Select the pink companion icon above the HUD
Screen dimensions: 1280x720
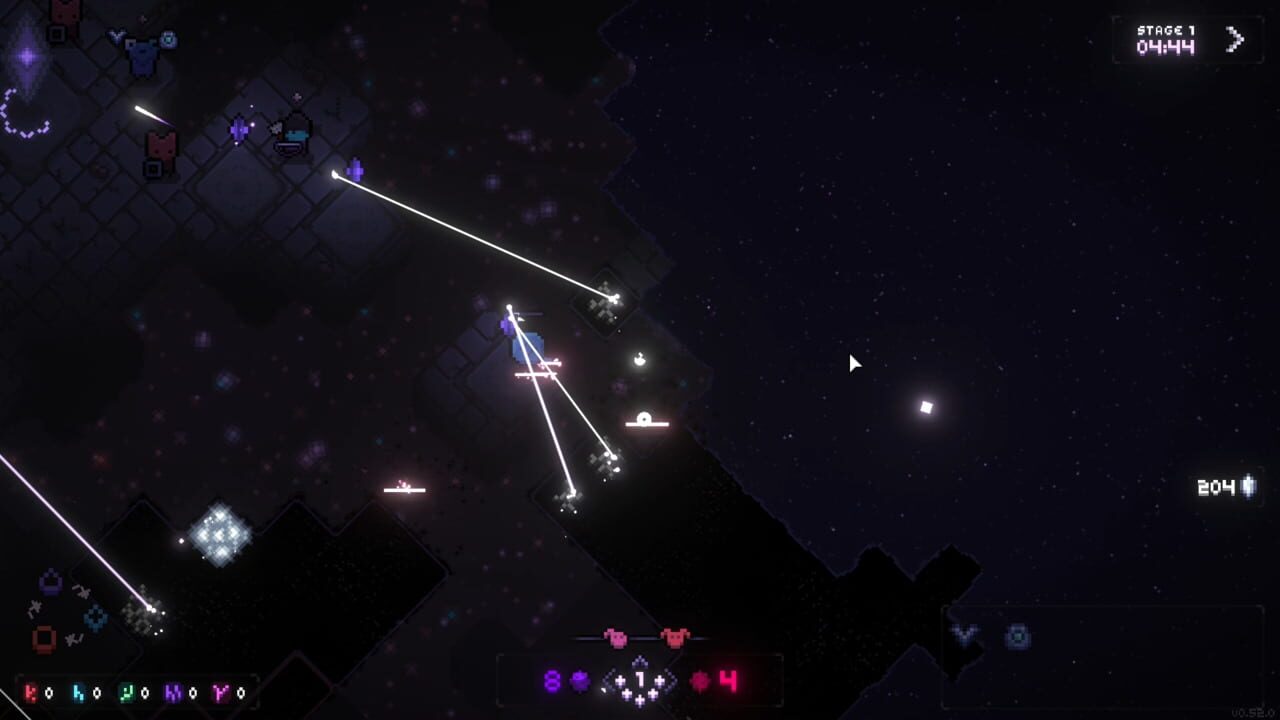coord(616,638)
